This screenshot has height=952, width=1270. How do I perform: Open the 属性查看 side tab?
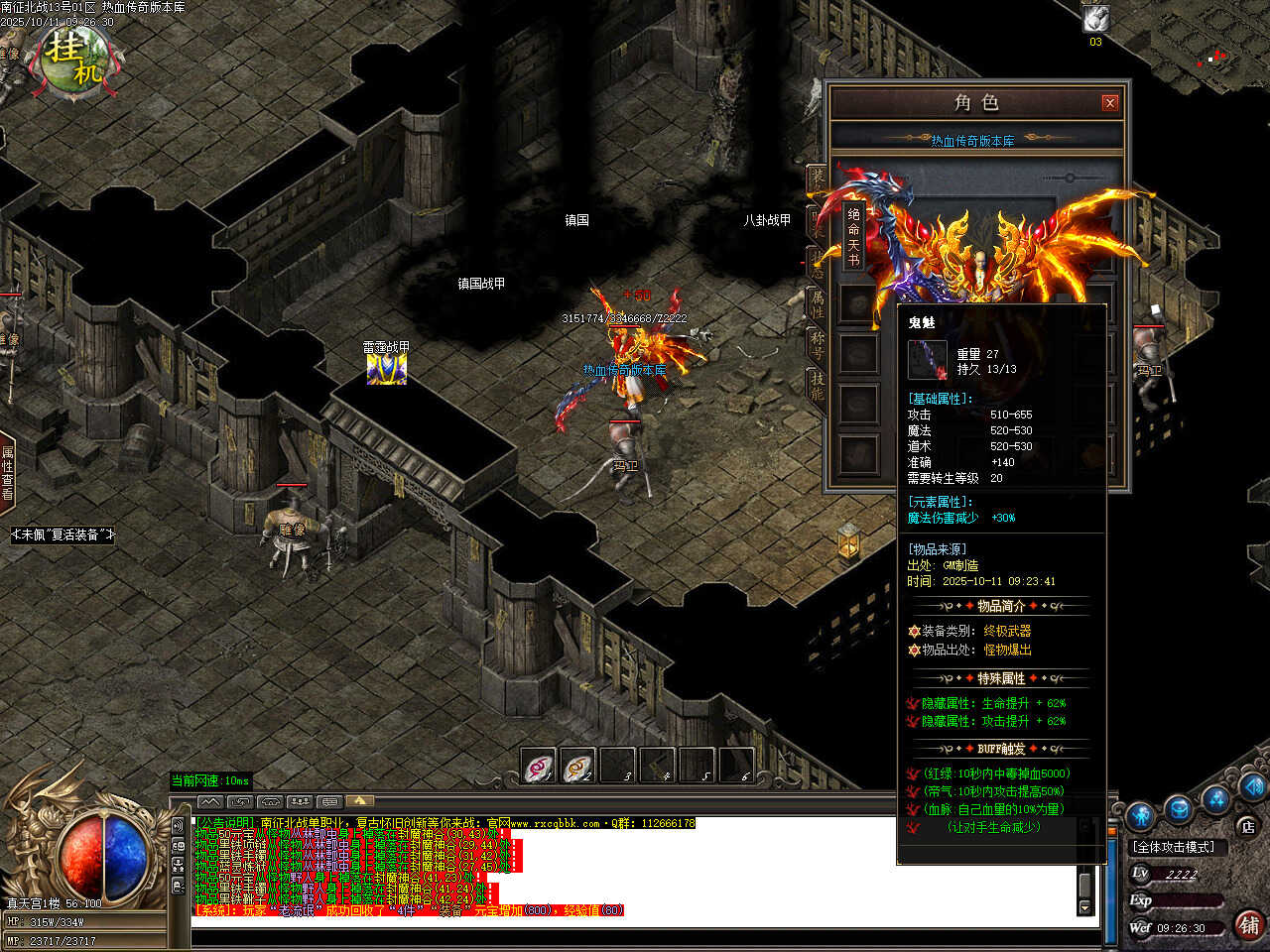click(x=7, y=472)
